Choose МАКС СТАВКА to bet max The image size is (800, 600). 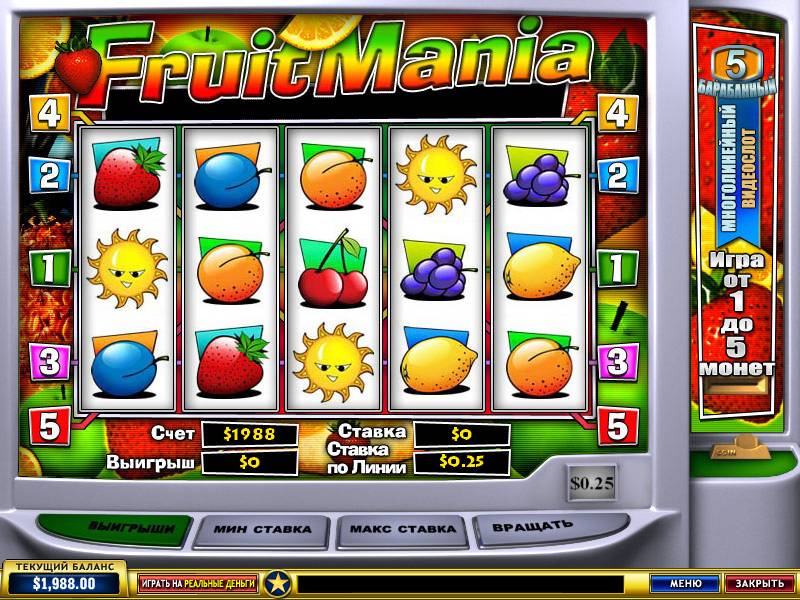(x=403, y=529)
